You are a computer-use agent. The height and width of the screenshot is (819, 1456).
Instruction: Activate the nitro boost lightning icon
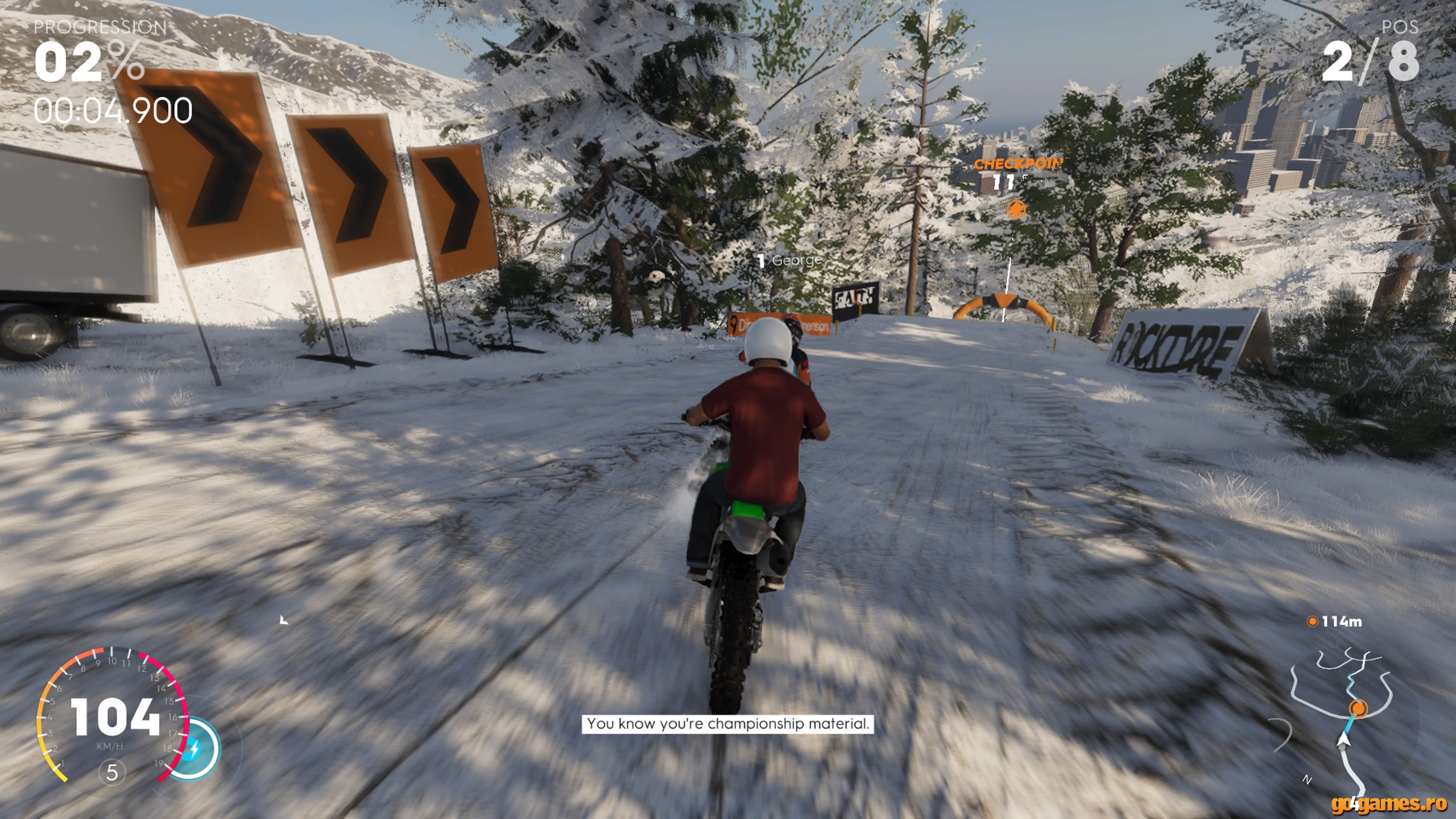[x=194, y=750]
